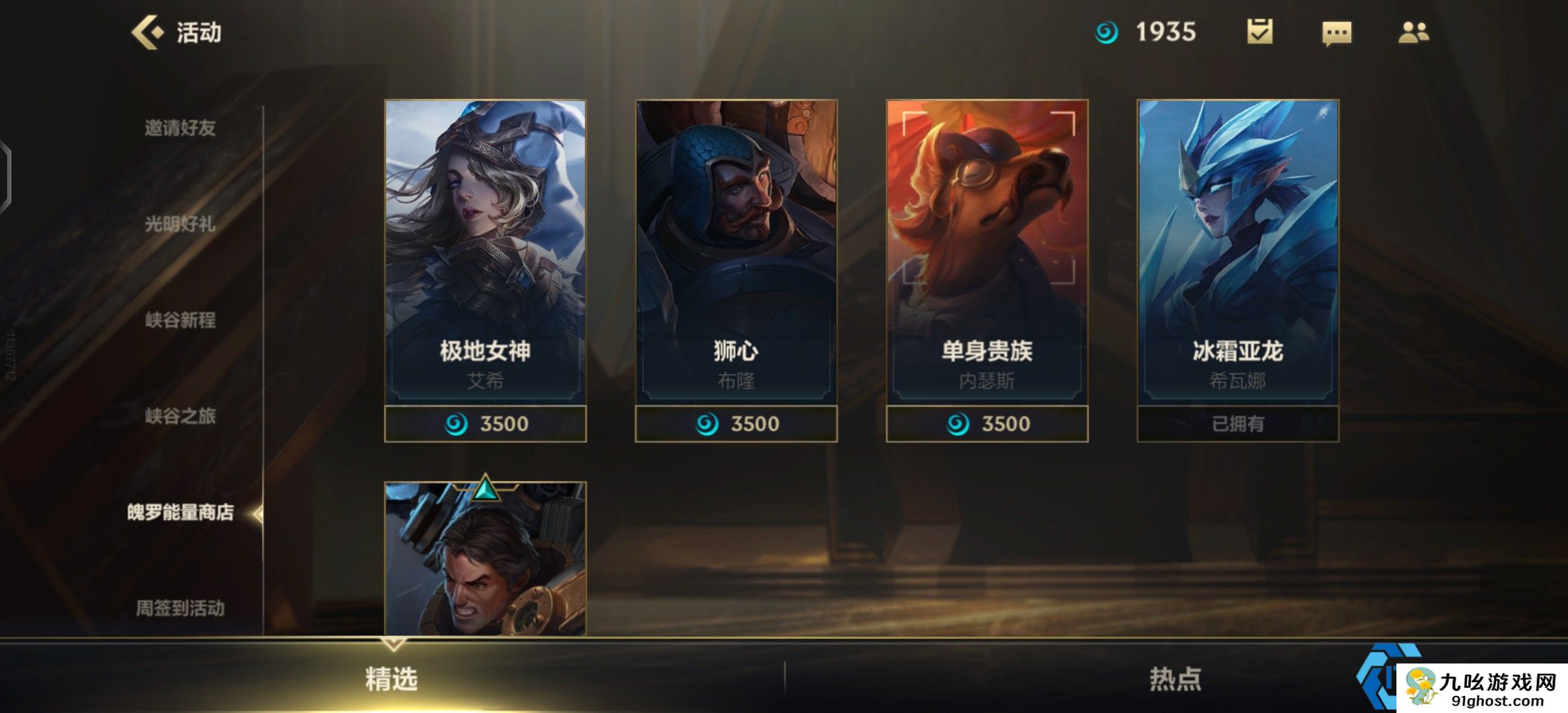Go back from the 活动 screen
This screenshot has height=713, width=1568.
coord(148,32)
